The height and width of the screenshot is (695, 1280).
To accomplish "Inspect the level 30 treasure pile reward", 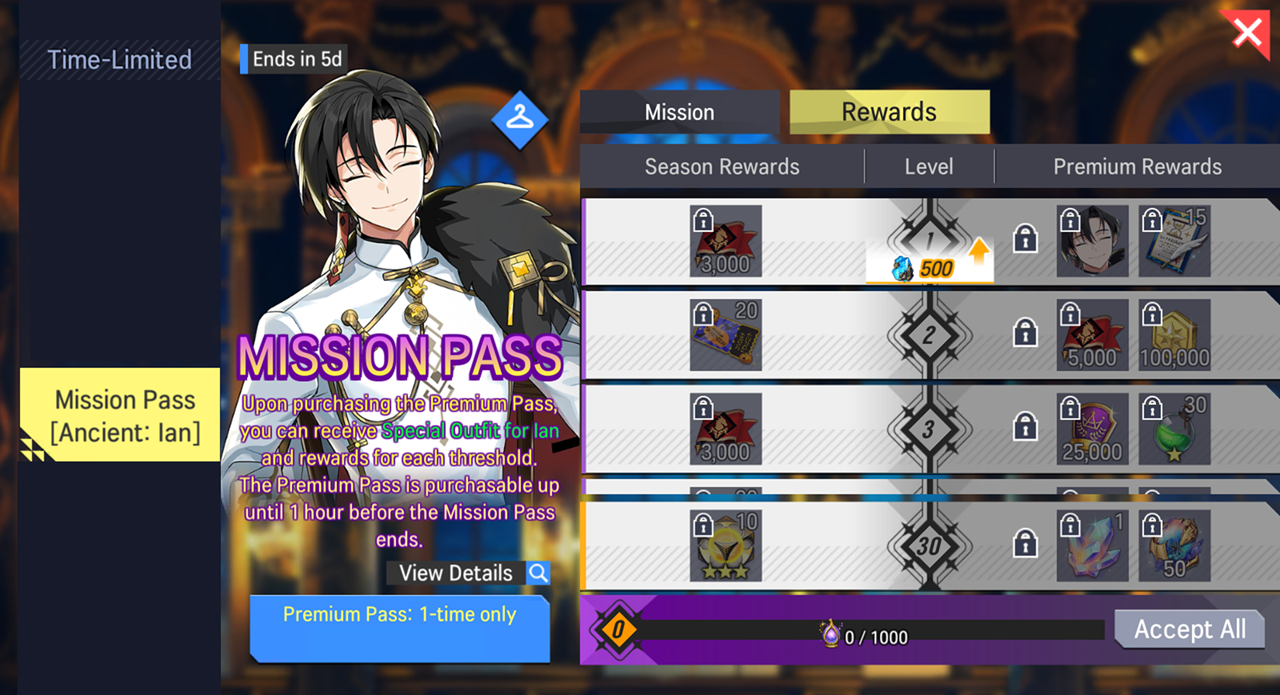I will (x=1175, y=546).
